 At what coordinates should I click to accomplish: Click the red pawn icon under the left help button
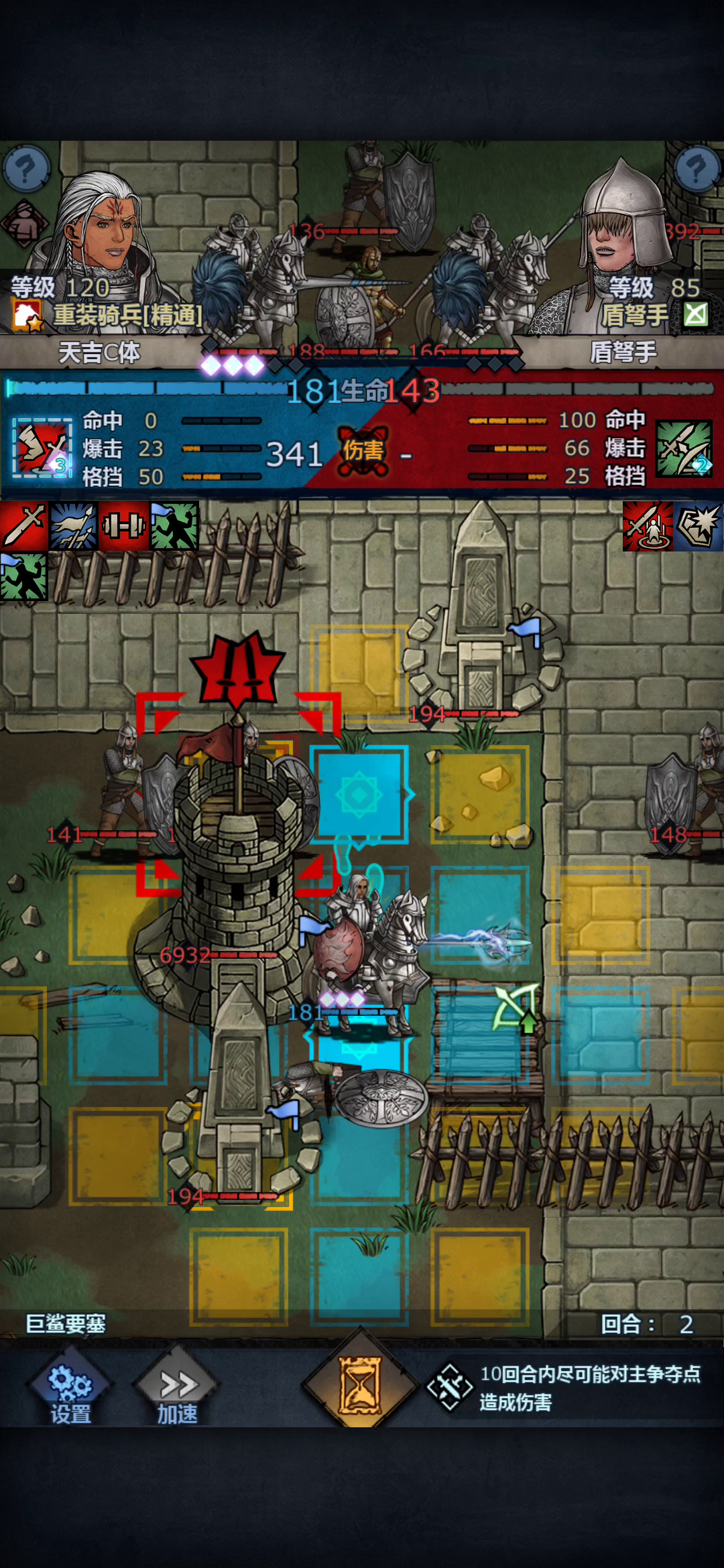[25, 223]
